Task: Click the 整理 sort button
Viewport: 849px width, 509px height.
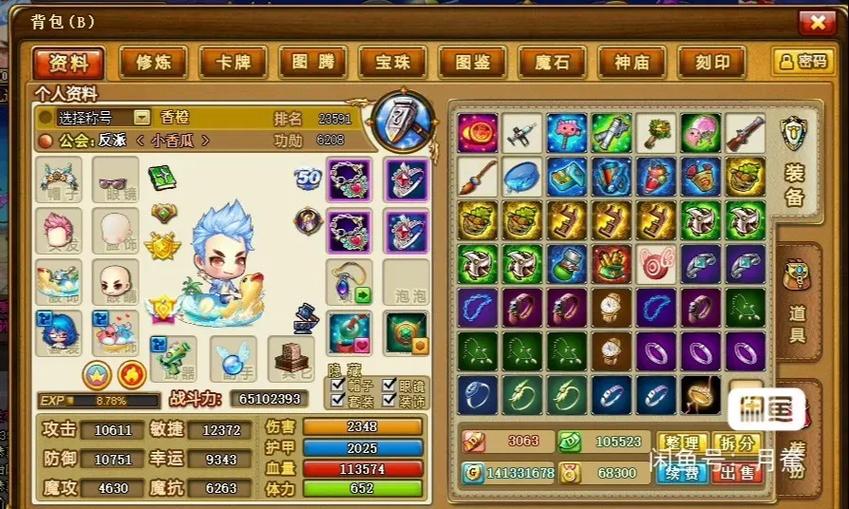Action: pos(682,443)
